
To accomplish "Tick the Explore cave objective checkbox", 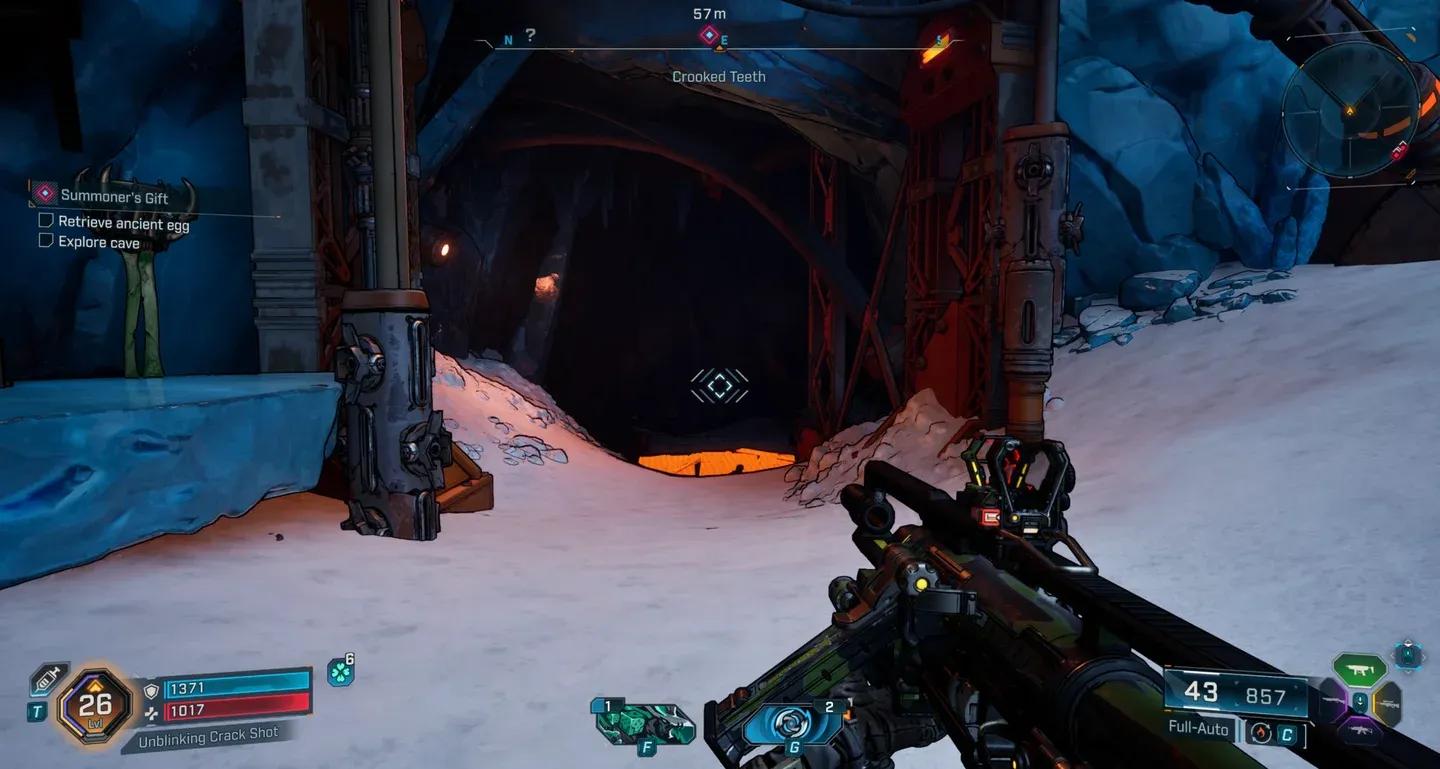I will coord(45,239).
